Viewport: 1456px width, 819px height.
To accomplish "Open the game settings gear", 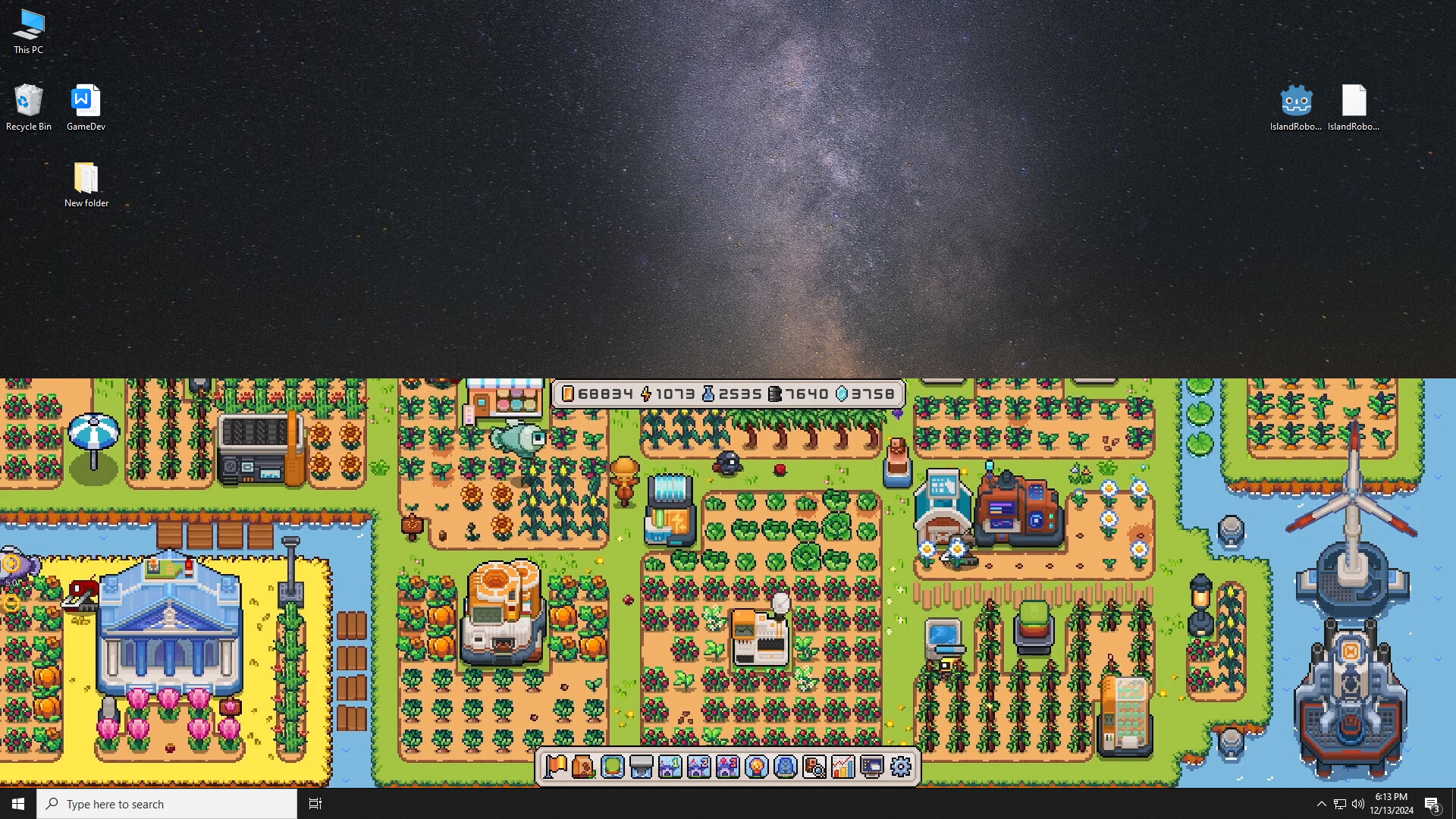I will pos(901,767).
